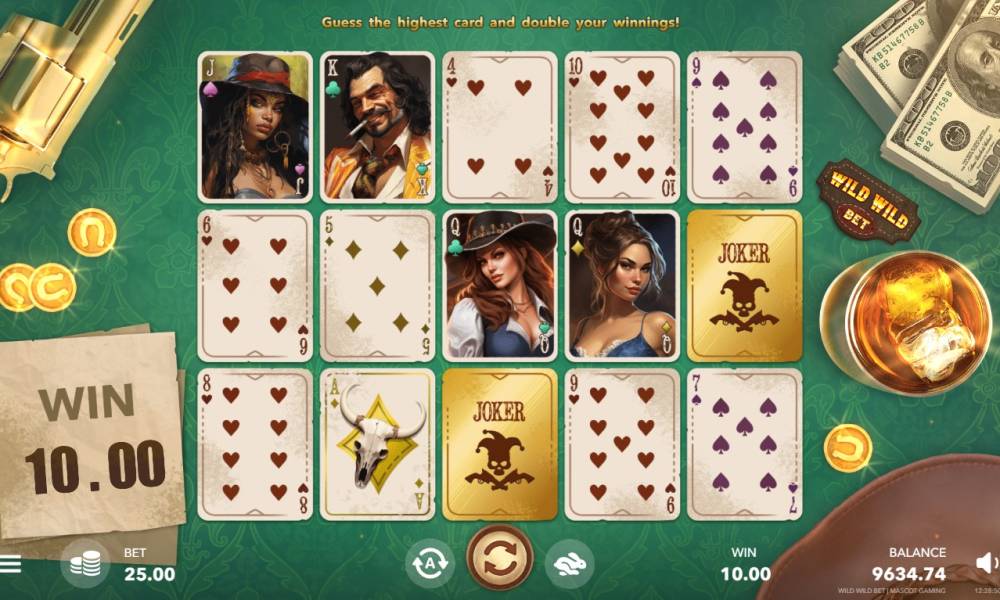This screenshot has height=600, width=1000.
Task: Mute sound using the speaker icon
Action: [x=985, y=563]
